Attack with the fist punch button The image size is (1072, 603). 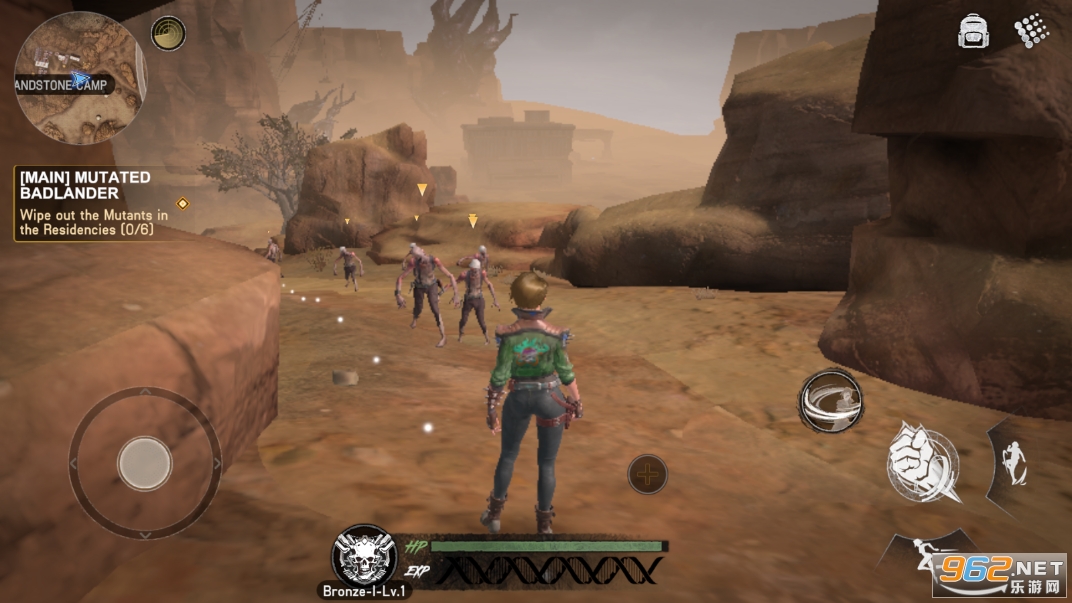pos(922,462)
